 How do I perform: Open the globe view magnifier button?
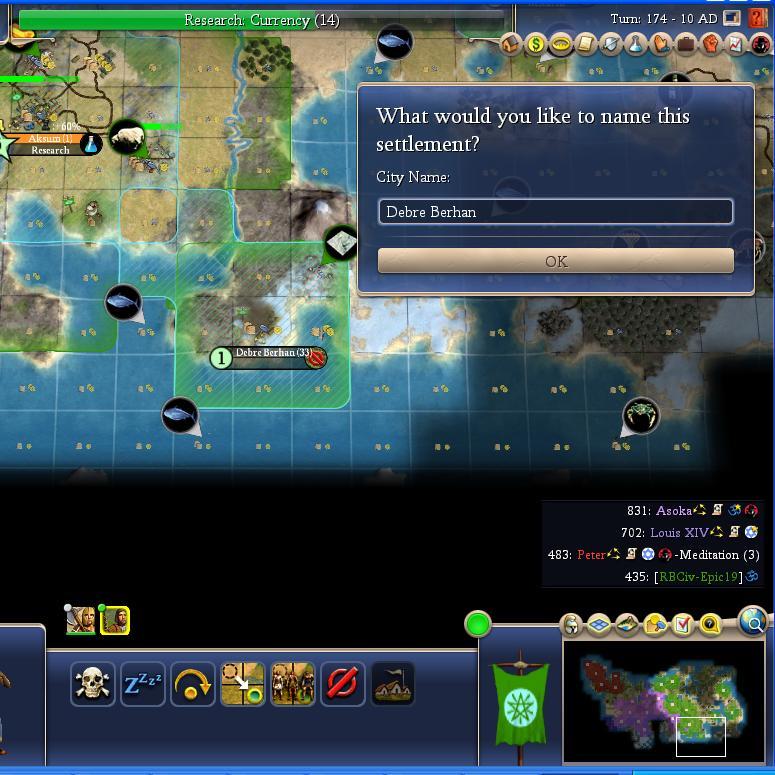(753, 623)
